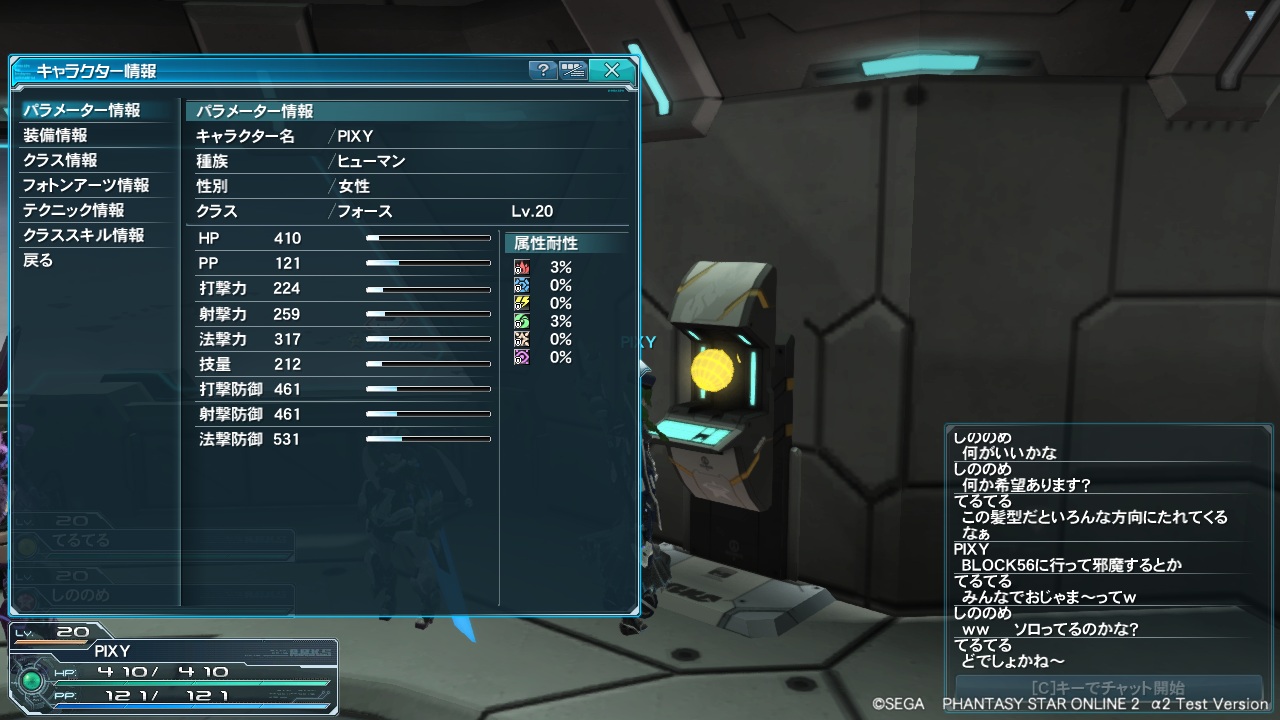
Task: Open the 装備情報 equipment info entry
Action: pos(56,135)
